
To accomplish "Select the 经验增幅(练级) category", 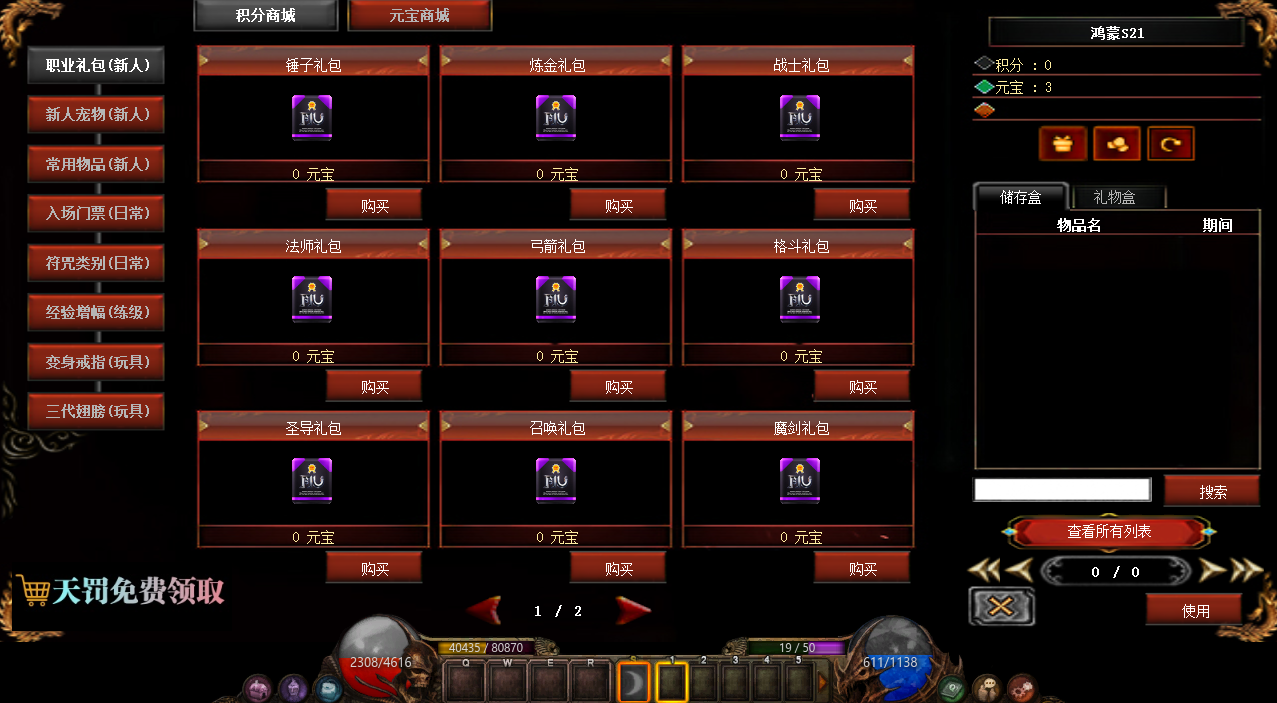I will (x=97, y=312).
